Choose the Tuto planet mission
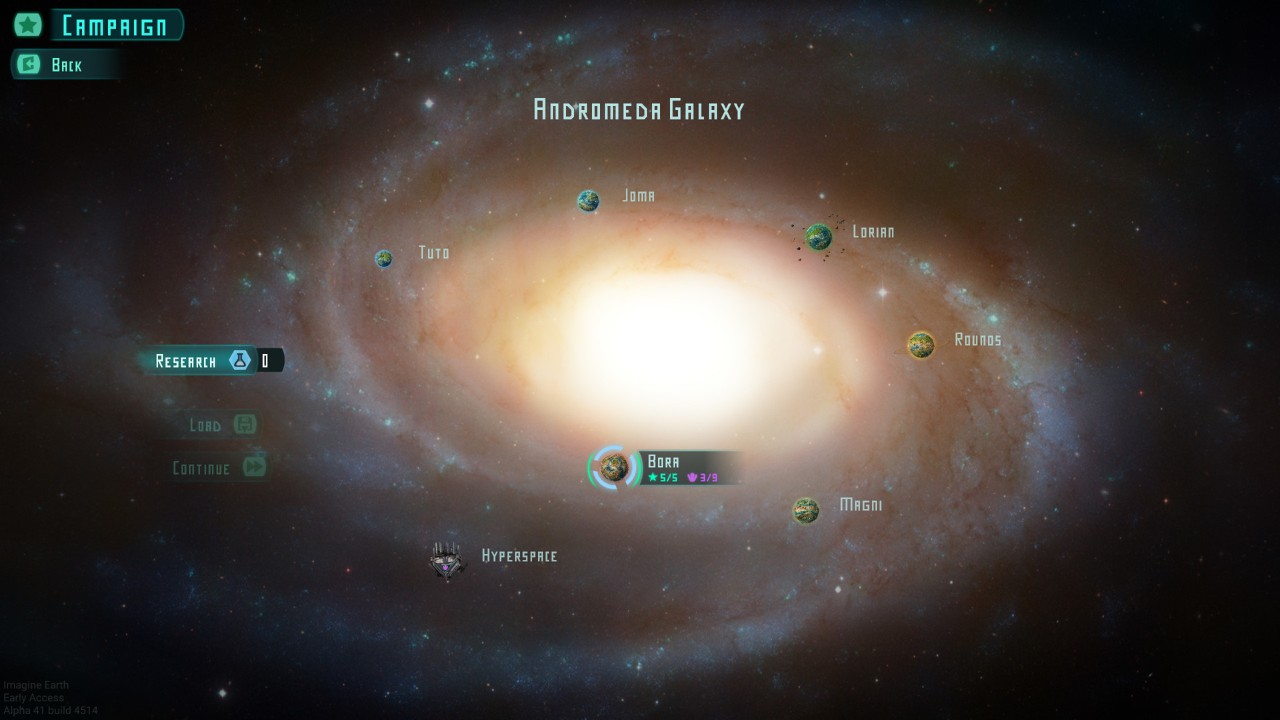 click(384, 259)
